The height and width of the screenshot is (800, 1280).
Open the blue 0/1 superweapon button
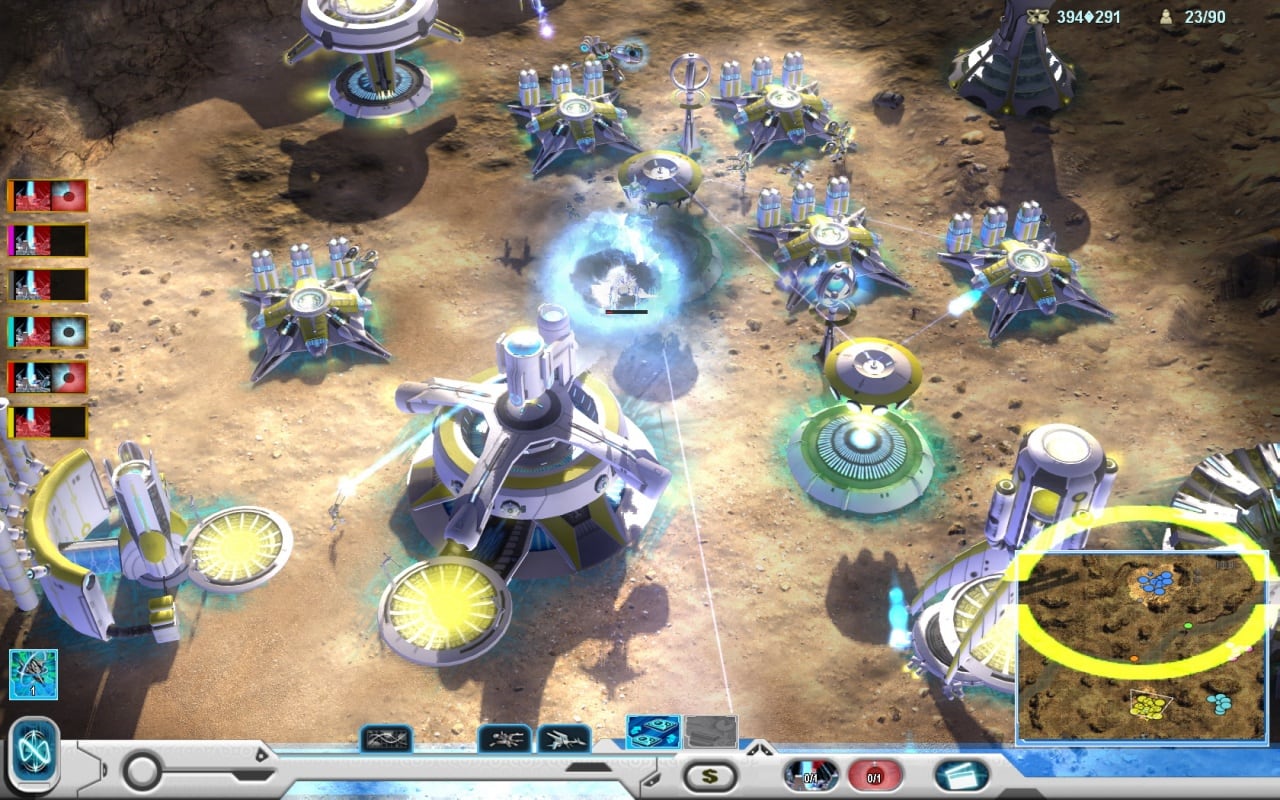tap(811, 775)
